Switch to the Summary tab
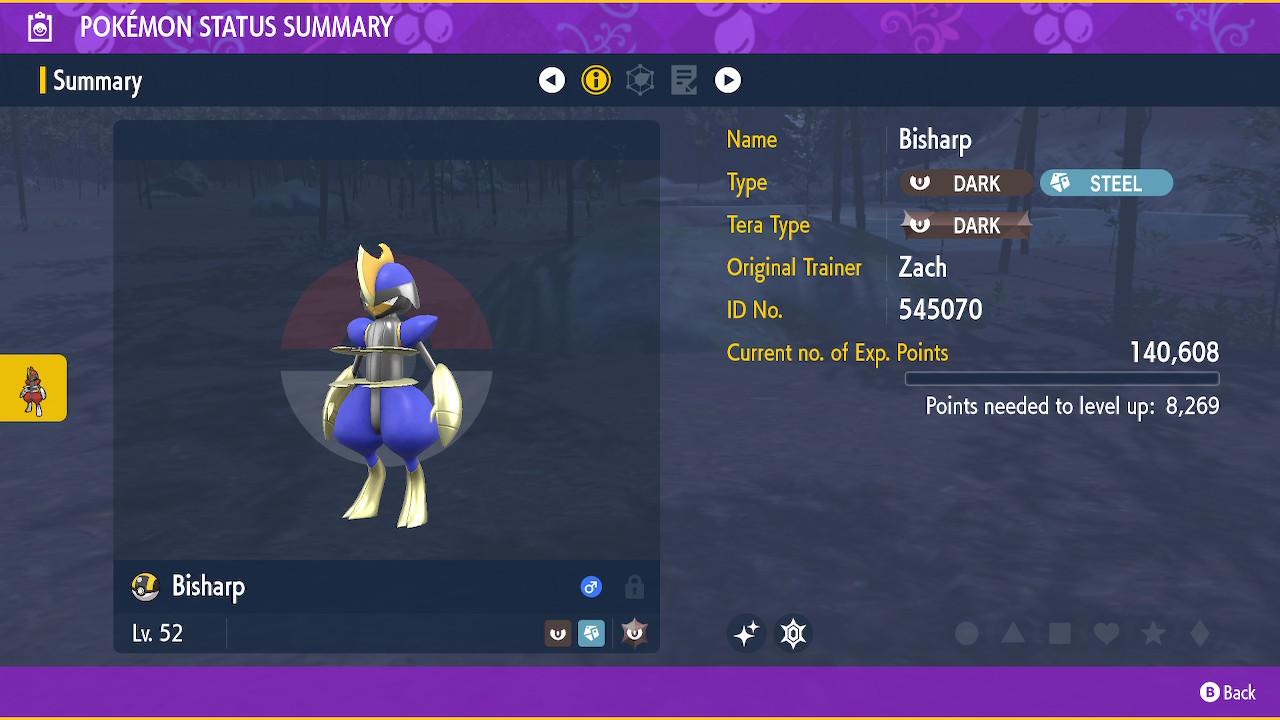The width and height of the screenshot is (1280, 720). [97, 81]
